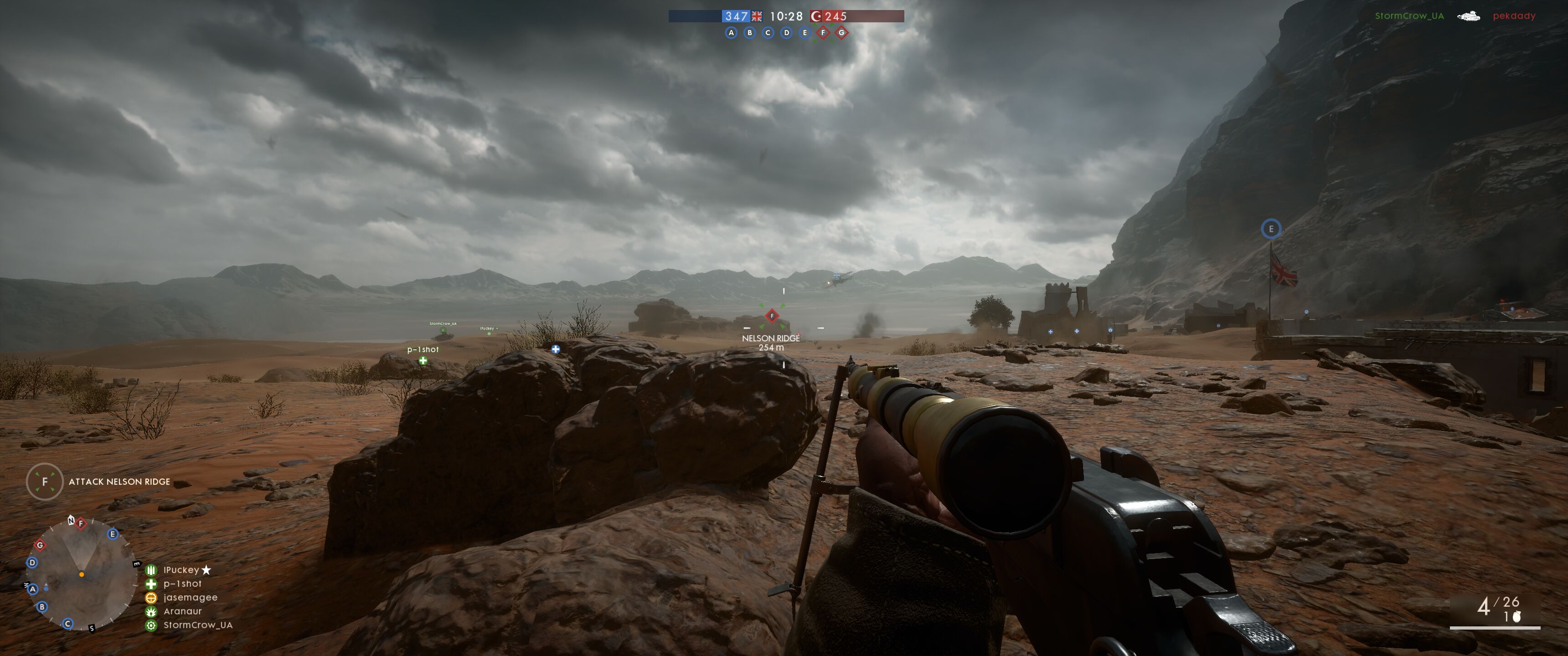Click jasemagee in the squad list
Screen dimensions: 1568x656
pos(190,598)
